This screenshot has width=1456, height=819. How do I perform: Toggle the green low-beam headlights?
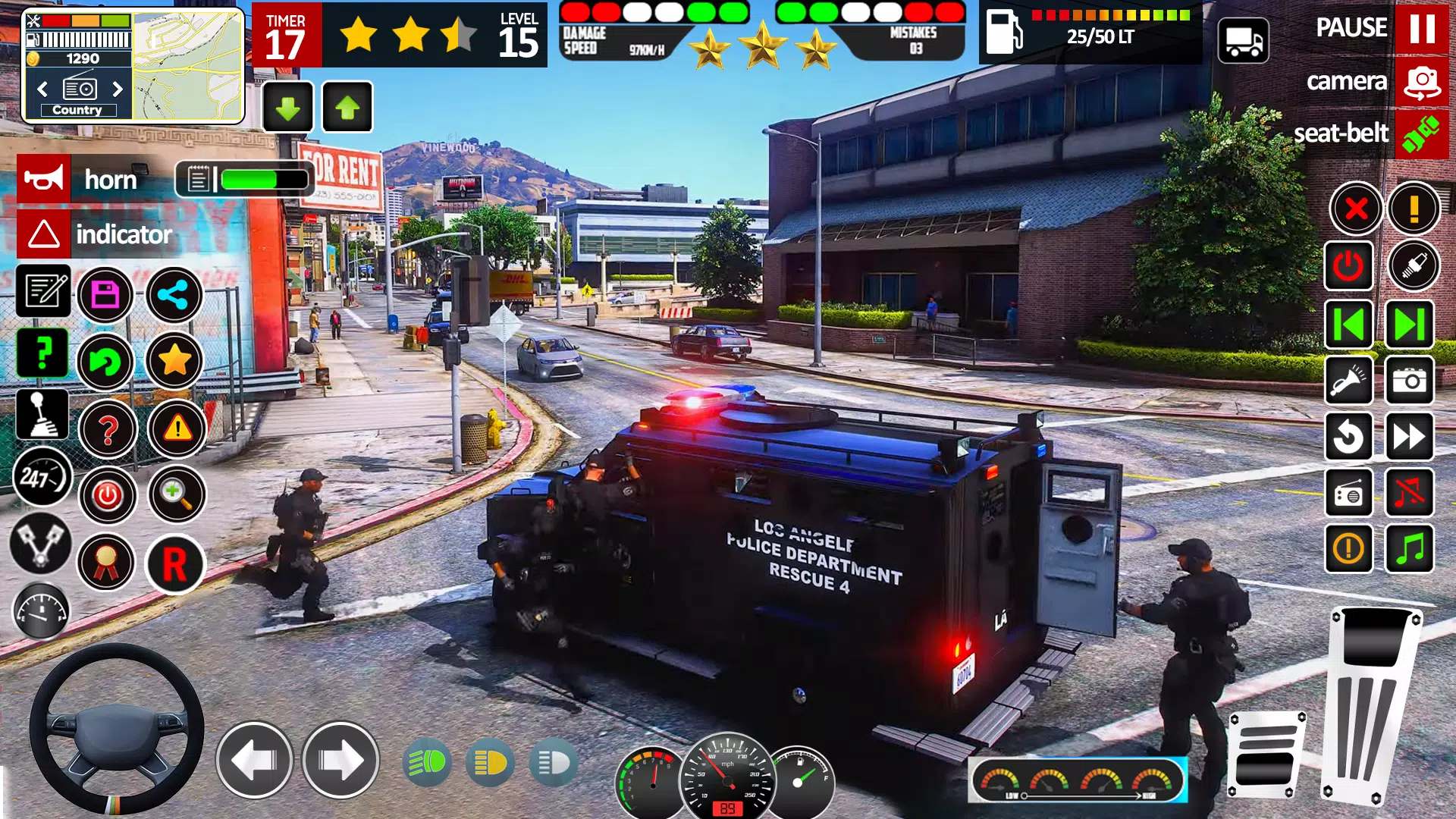click(x=427, y=762)
